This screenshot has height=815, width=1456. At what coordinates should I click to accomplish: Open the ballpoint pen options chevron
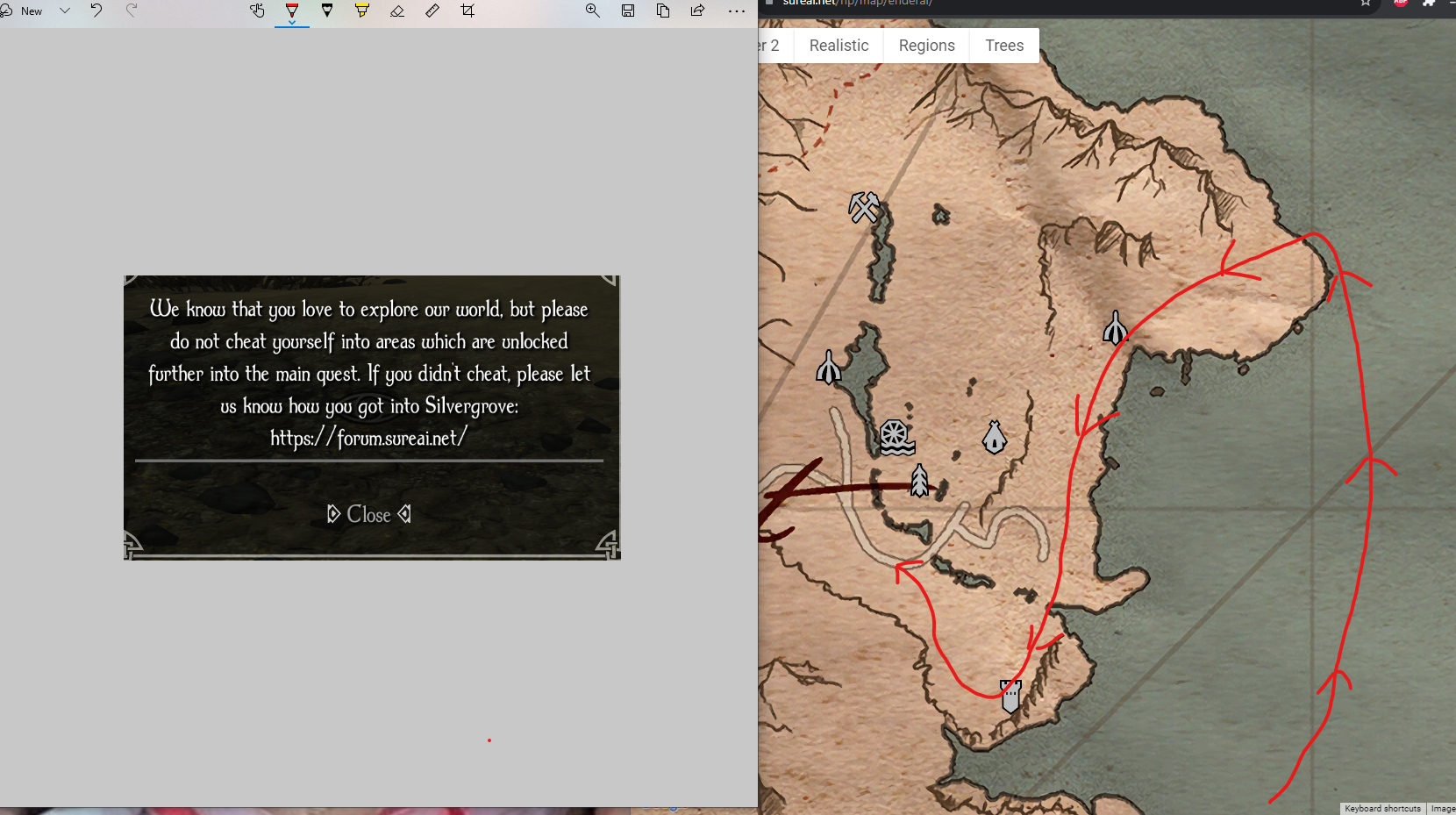292,24
